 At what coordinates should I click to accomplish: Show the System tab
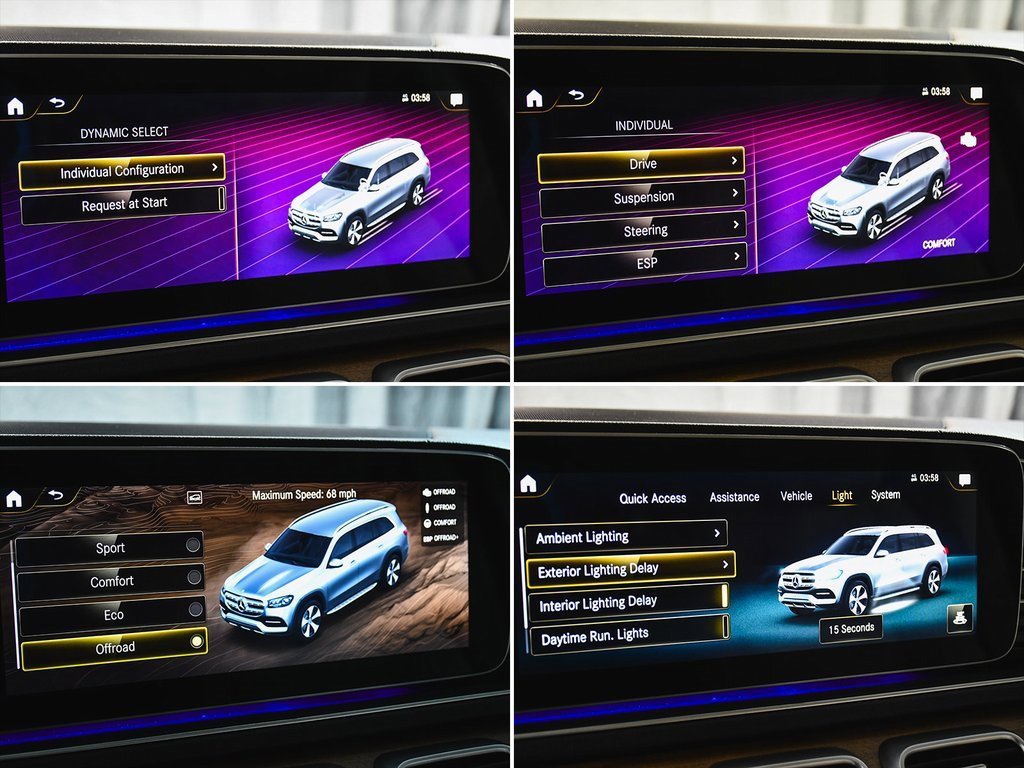(x=885, y=495)
